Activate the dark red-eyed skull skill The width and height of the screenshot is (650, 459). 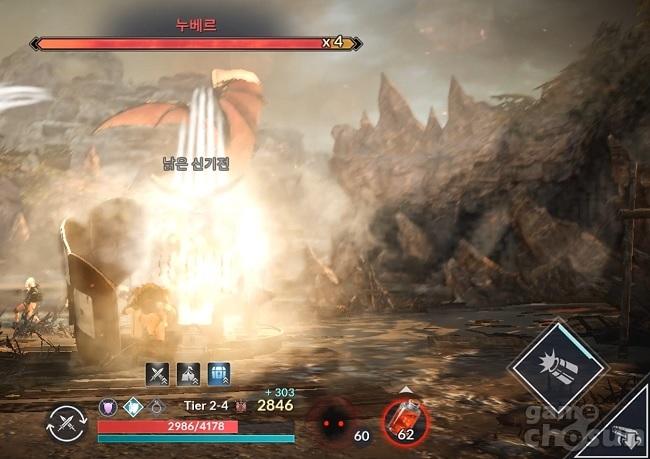331,422
